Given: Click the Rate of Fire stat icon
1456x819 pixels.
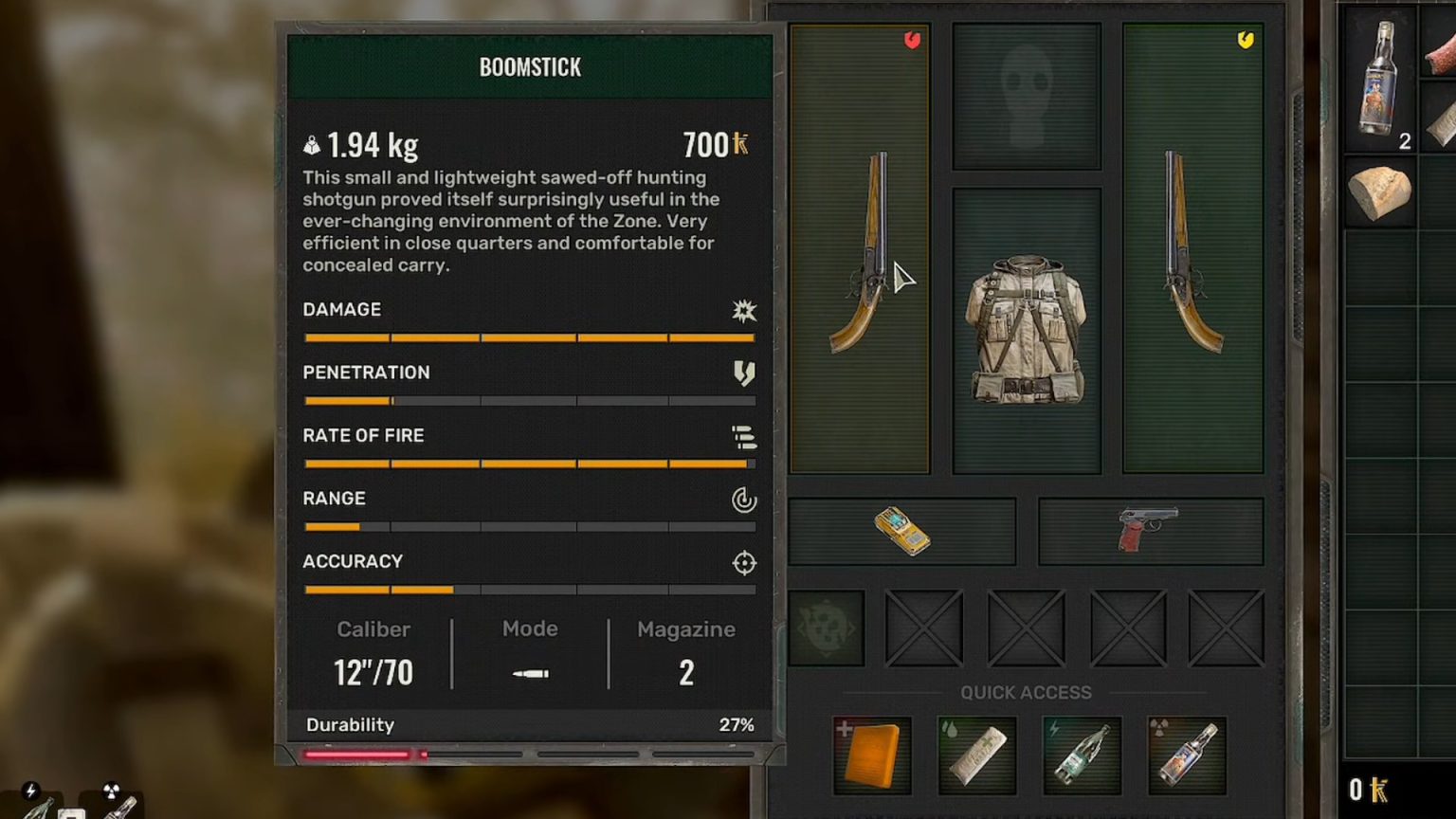Looking at the screenshot, I should tap(744, 437).
